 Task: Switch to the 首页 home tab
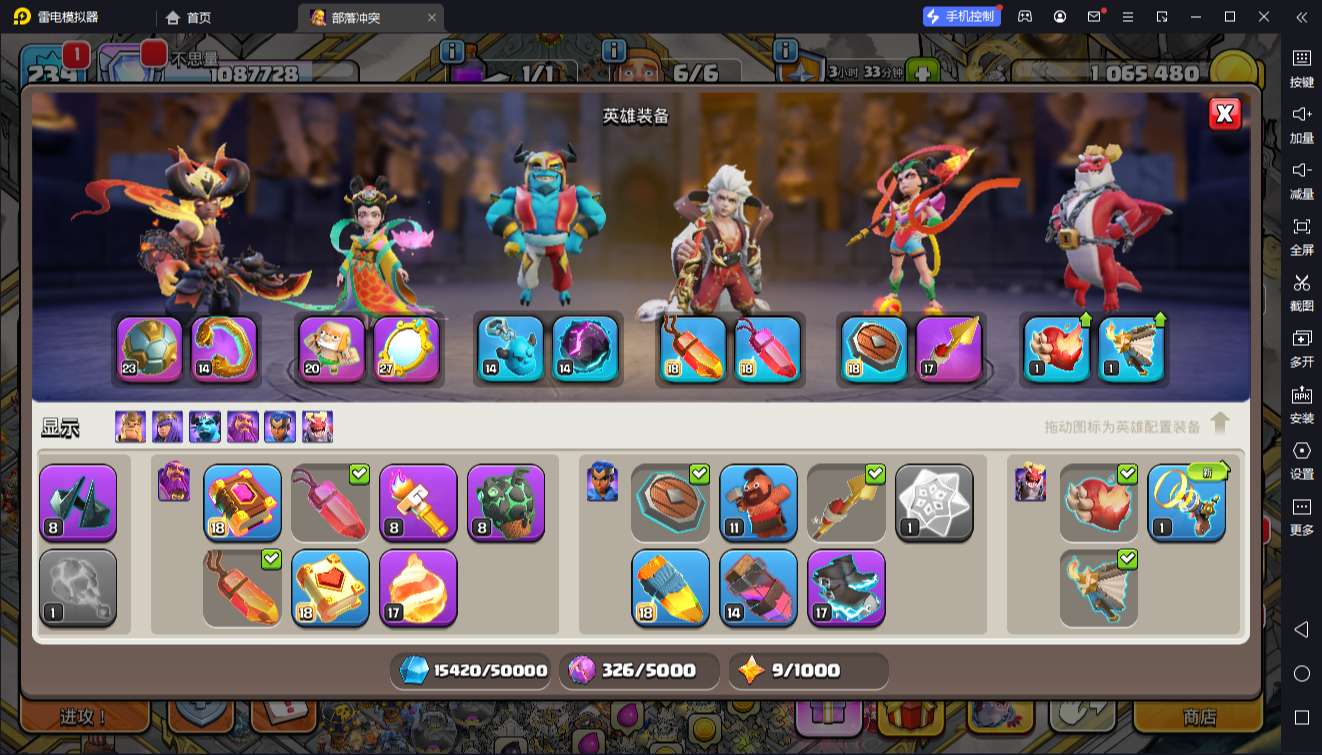point(189,17)
